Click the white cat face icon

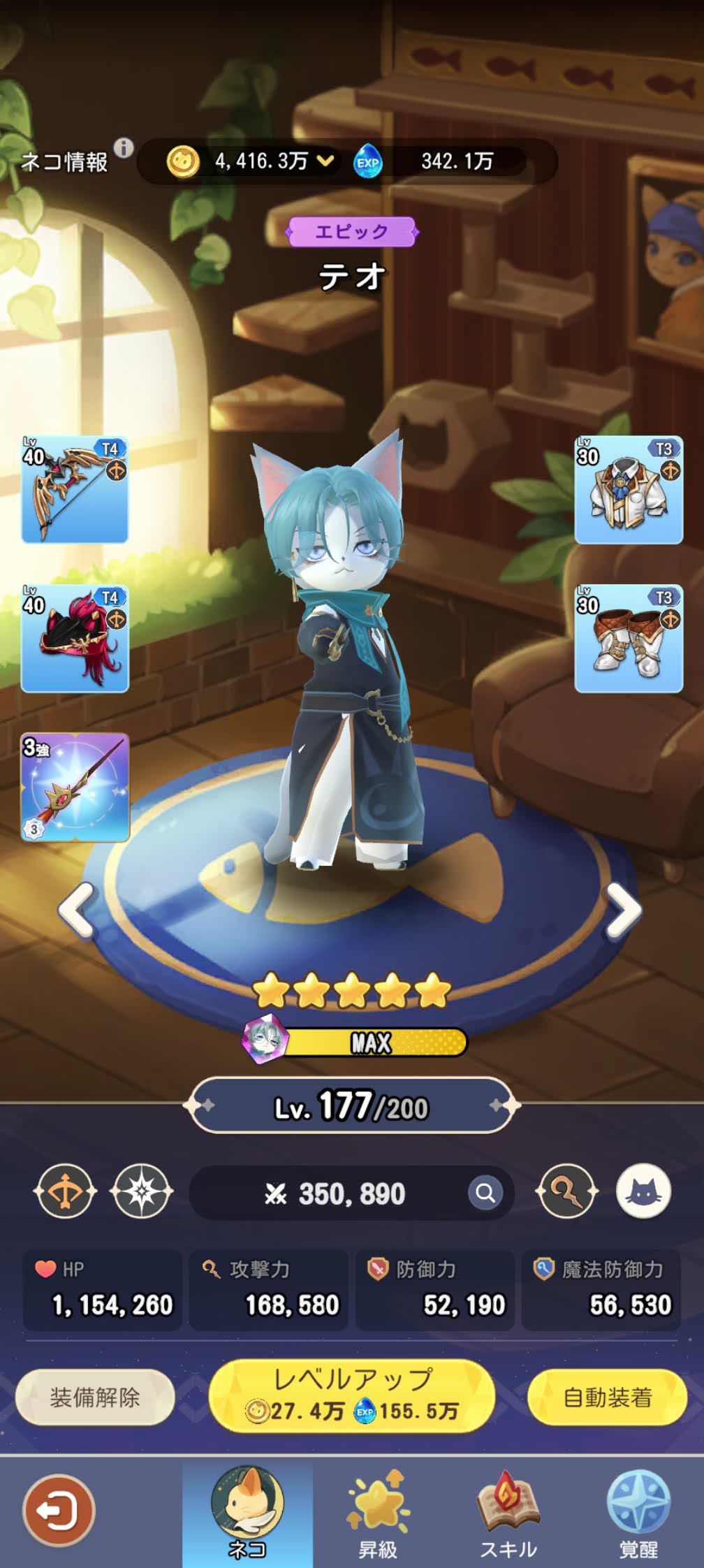643,1191
